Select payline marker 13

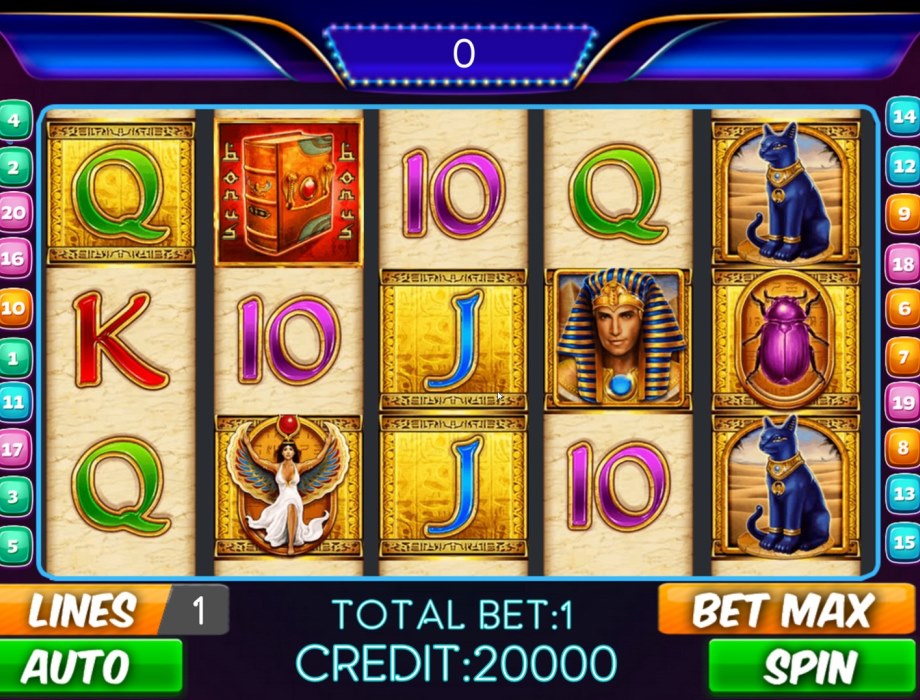click(x=904, y=494)
